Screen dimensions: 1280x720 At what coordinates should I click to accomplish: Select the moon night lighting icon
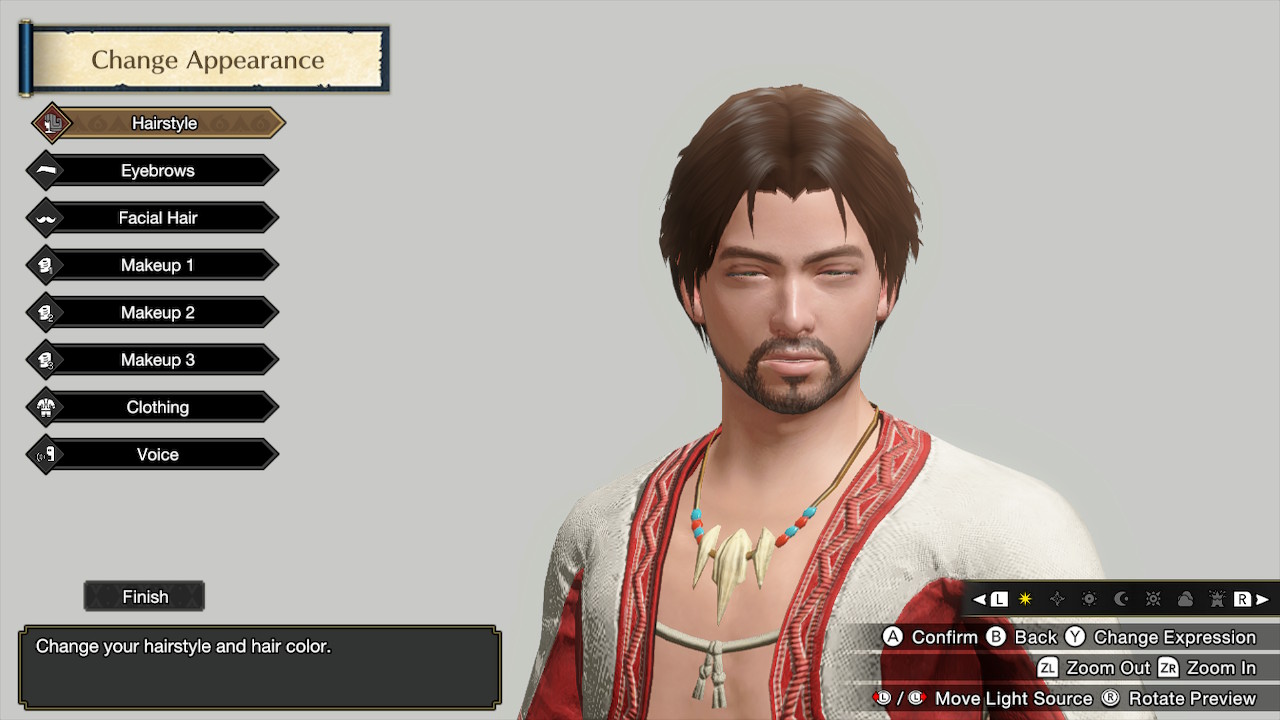pos(1122,599)
